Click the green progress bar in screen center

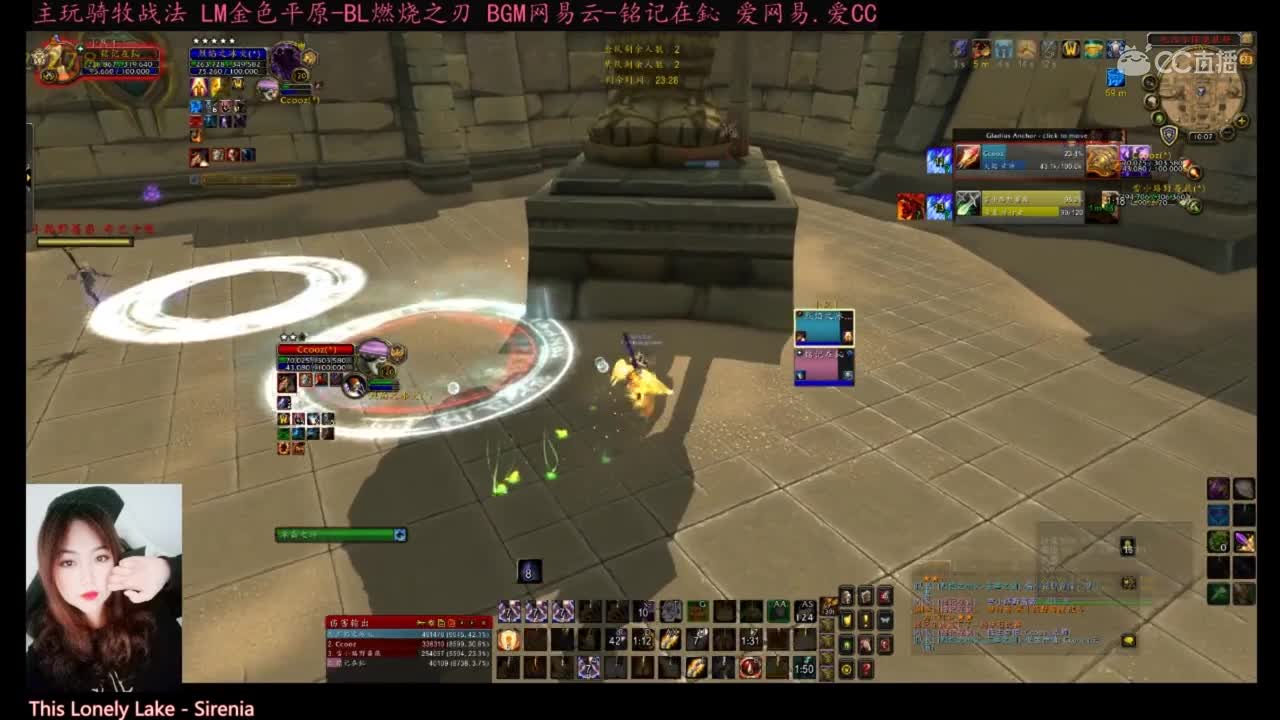(335, 535)
